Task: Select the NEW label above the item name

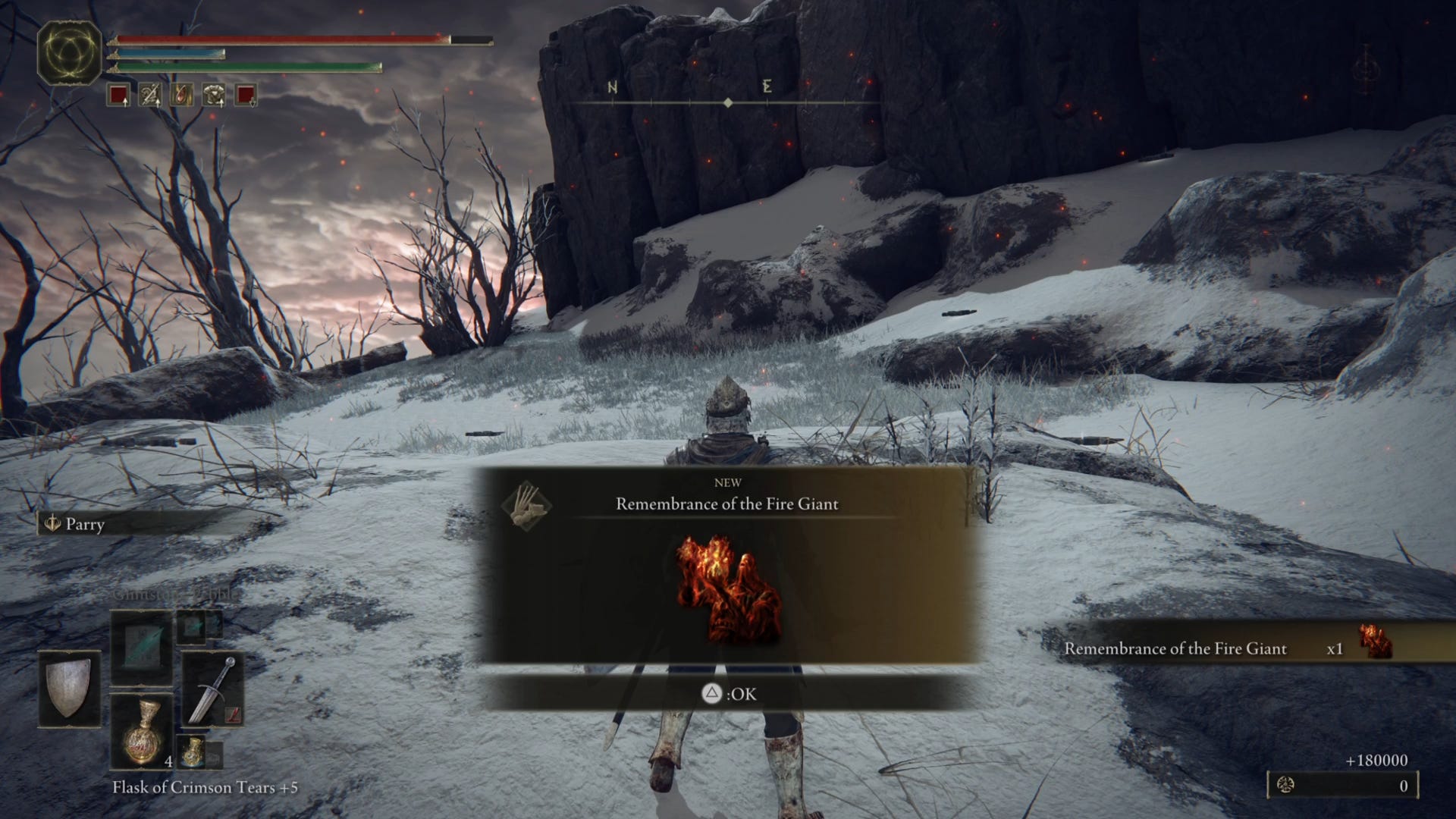Action: (728, 482)
